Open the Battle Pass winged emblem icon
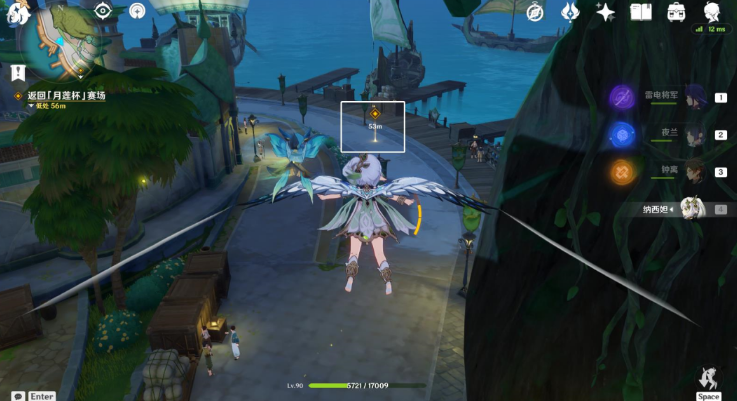This screenshot has width=737, height=401. point(570,12)
